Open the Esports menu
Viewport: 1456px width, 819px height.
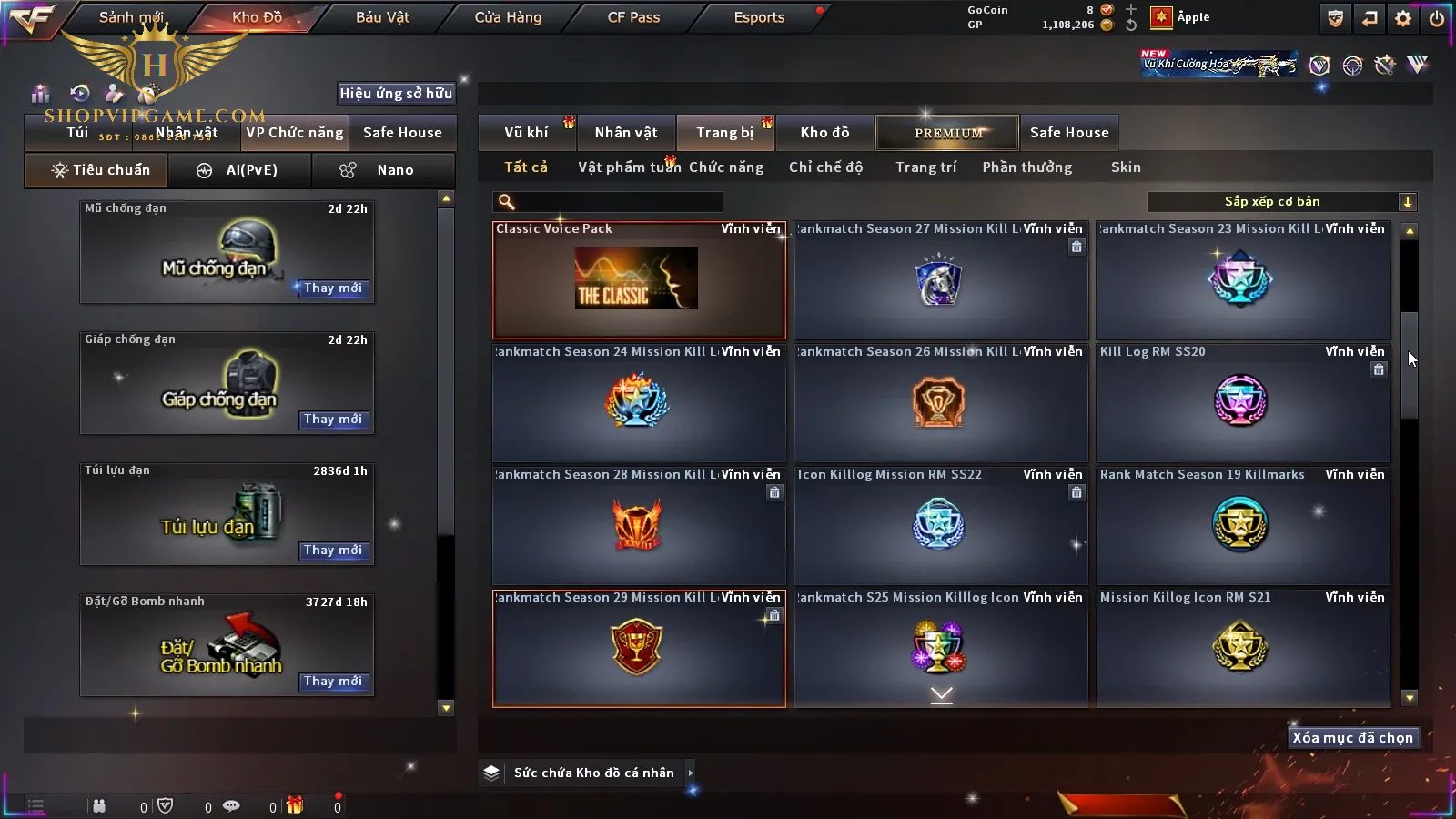tap(759, 17)
